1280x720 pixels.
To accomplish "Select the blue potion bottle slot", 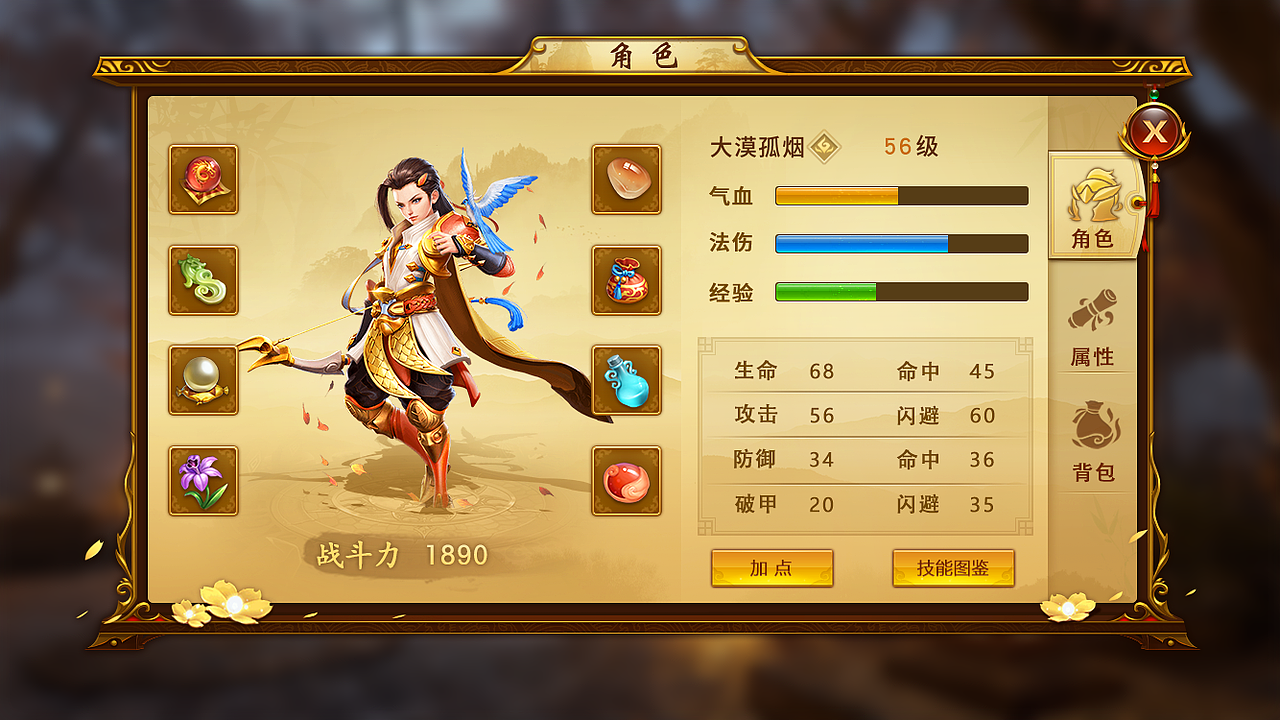I will 626,381.
